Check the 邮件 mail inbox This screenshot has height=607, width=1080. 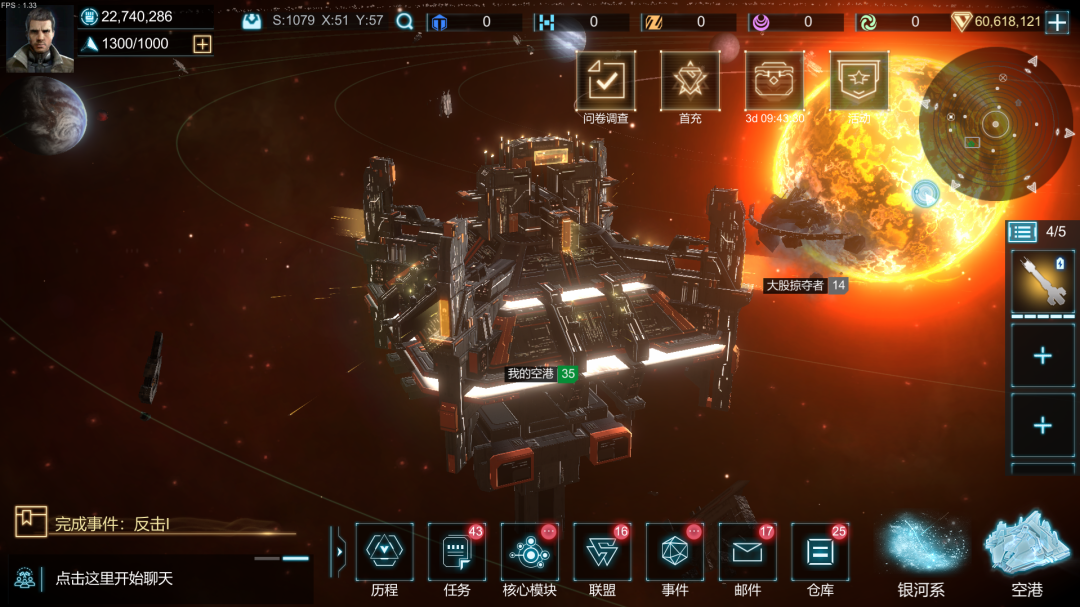click(x=747, y=553)
